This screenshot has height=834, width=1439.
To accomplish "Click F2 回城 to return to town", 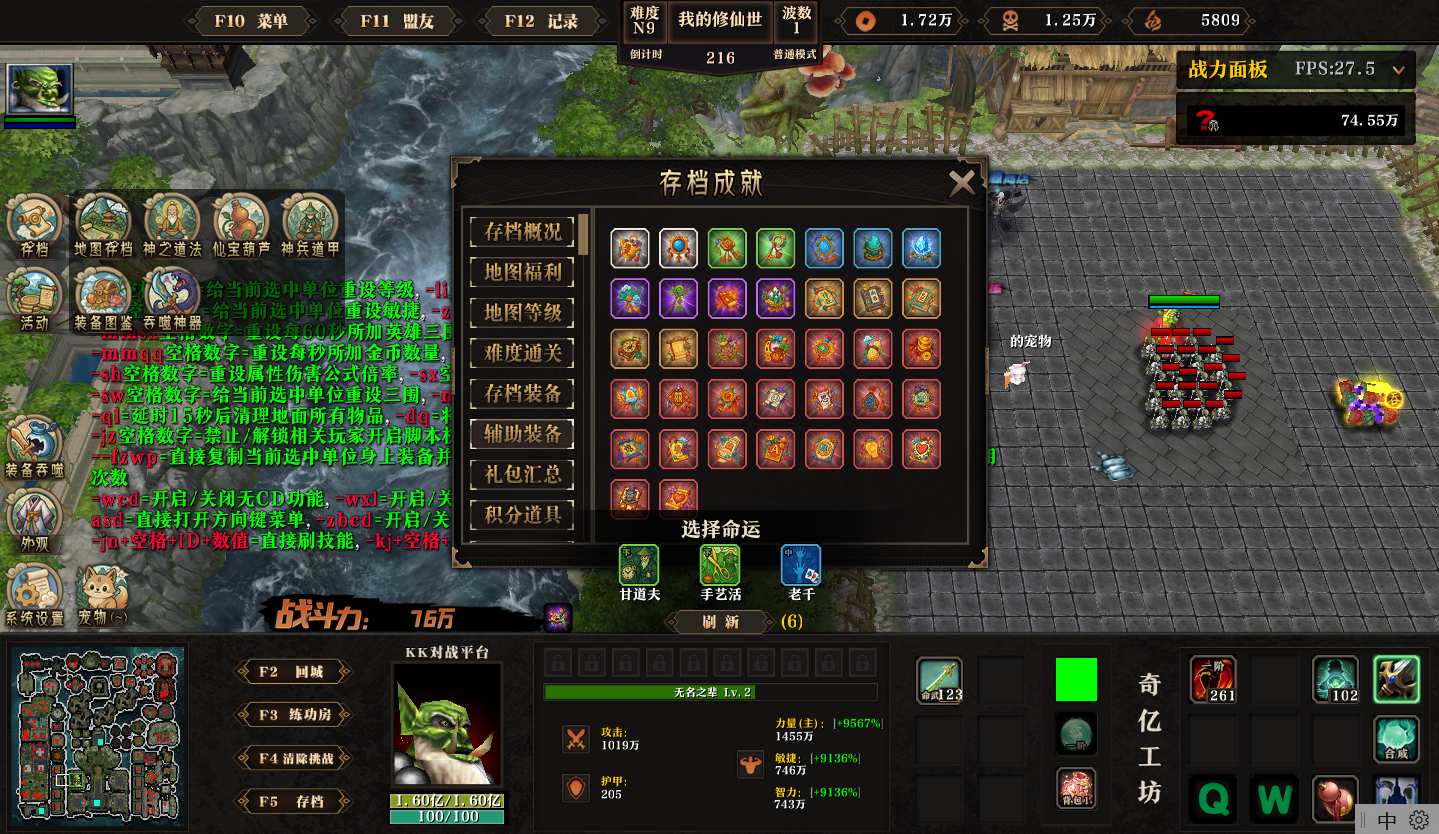I will pyautogui.click(x=292, y=672).
